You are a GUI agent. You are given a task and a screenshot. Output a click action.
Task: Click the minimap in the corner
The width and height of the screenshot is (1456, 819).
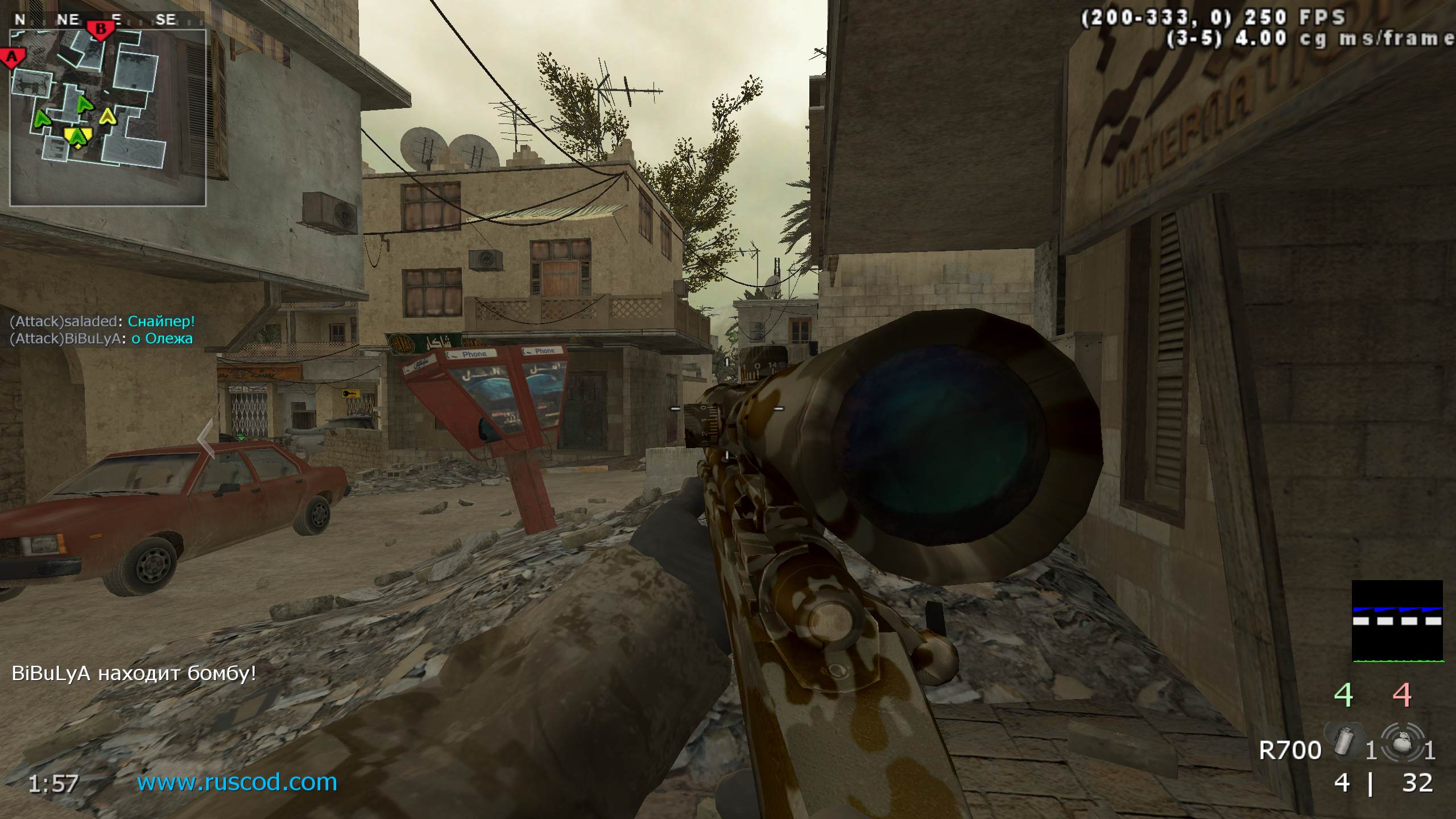pyautogui.click(x=107, y=118)
